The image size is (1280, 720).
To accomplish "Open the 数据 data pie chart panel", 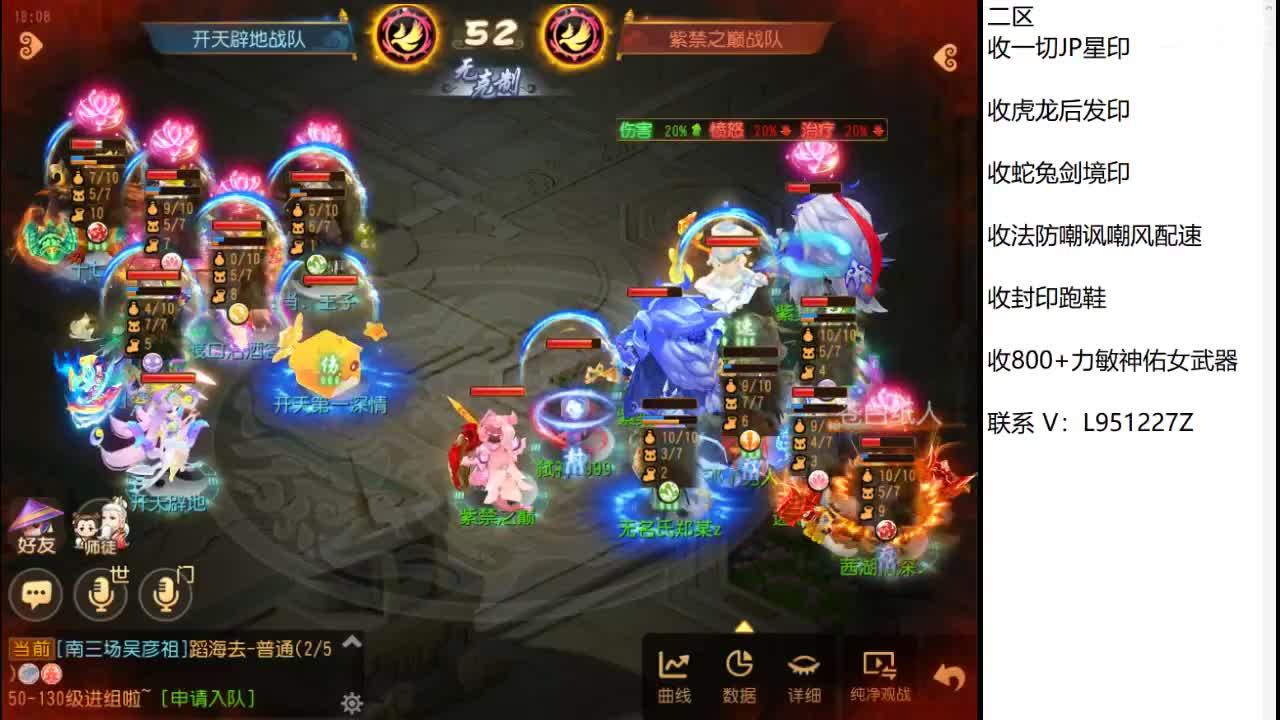I will point(739,672).
